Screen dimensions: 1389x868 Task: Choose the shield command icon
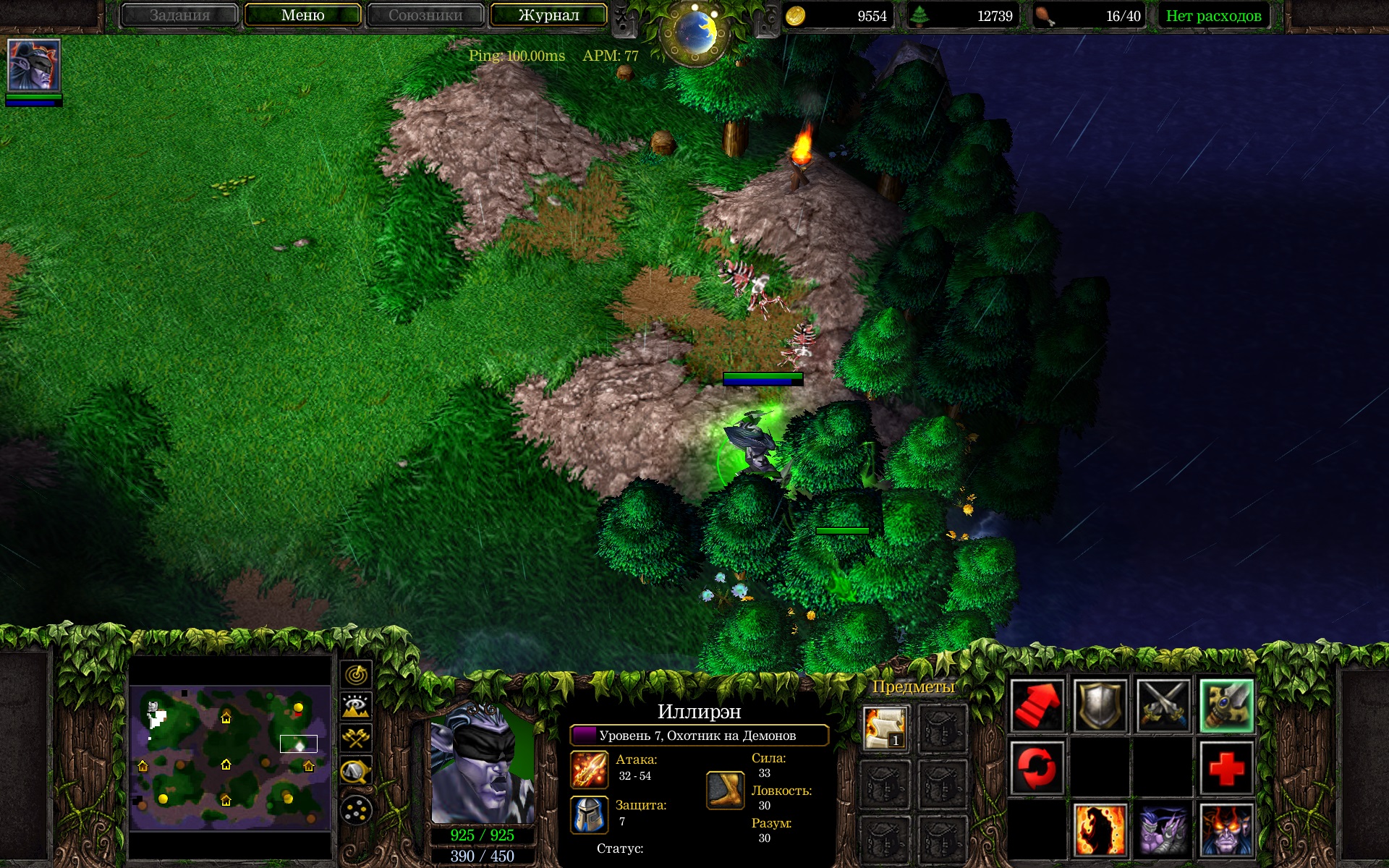[1100, 705]
